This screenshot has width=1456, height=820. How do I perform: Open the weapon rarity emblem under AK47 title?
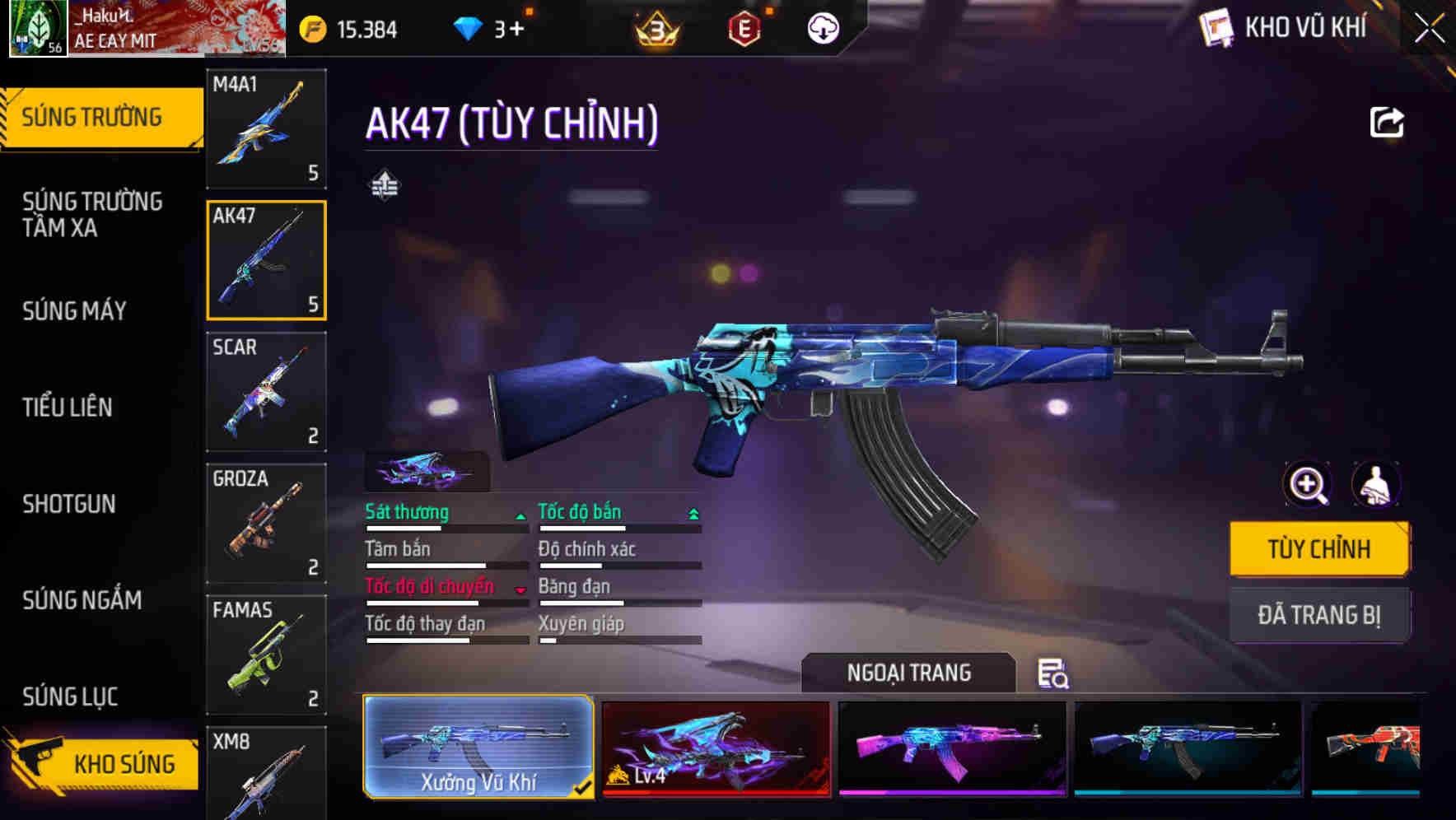384,183
